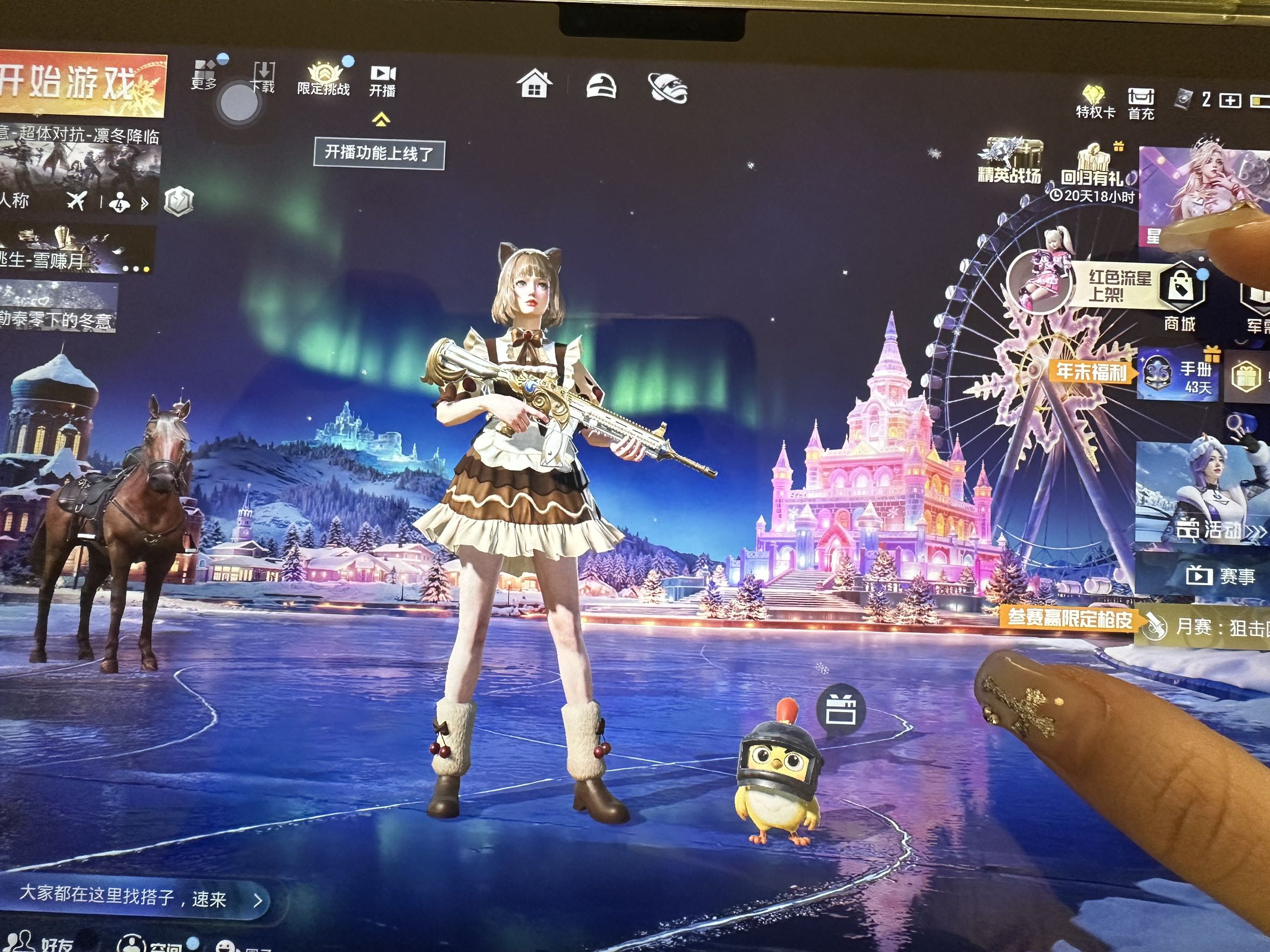Select the 超体对抗 game mode card
1270x952 pixels.
[x=79, y=172]
